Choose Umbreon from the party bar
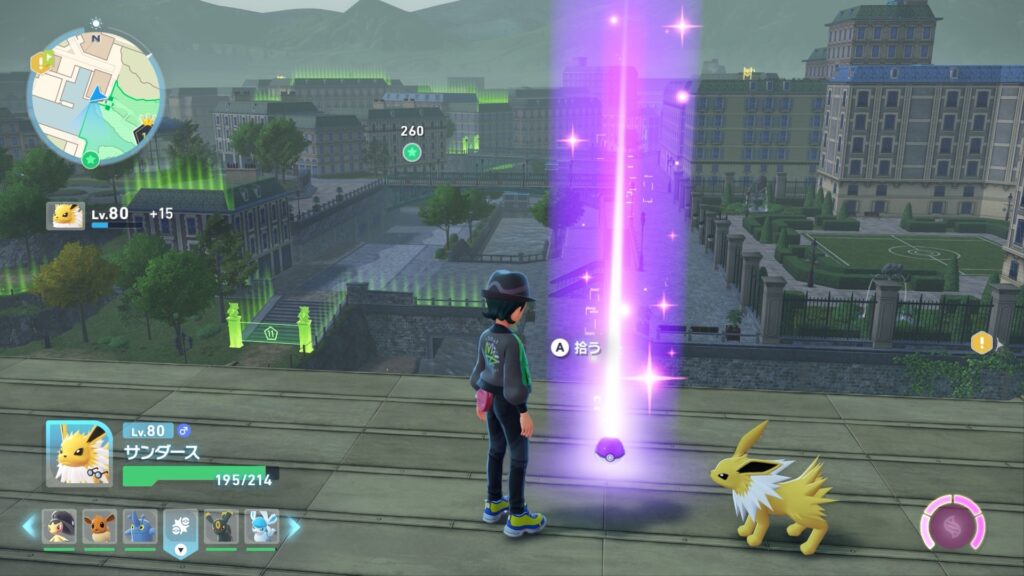 click(x=221, y=526)
